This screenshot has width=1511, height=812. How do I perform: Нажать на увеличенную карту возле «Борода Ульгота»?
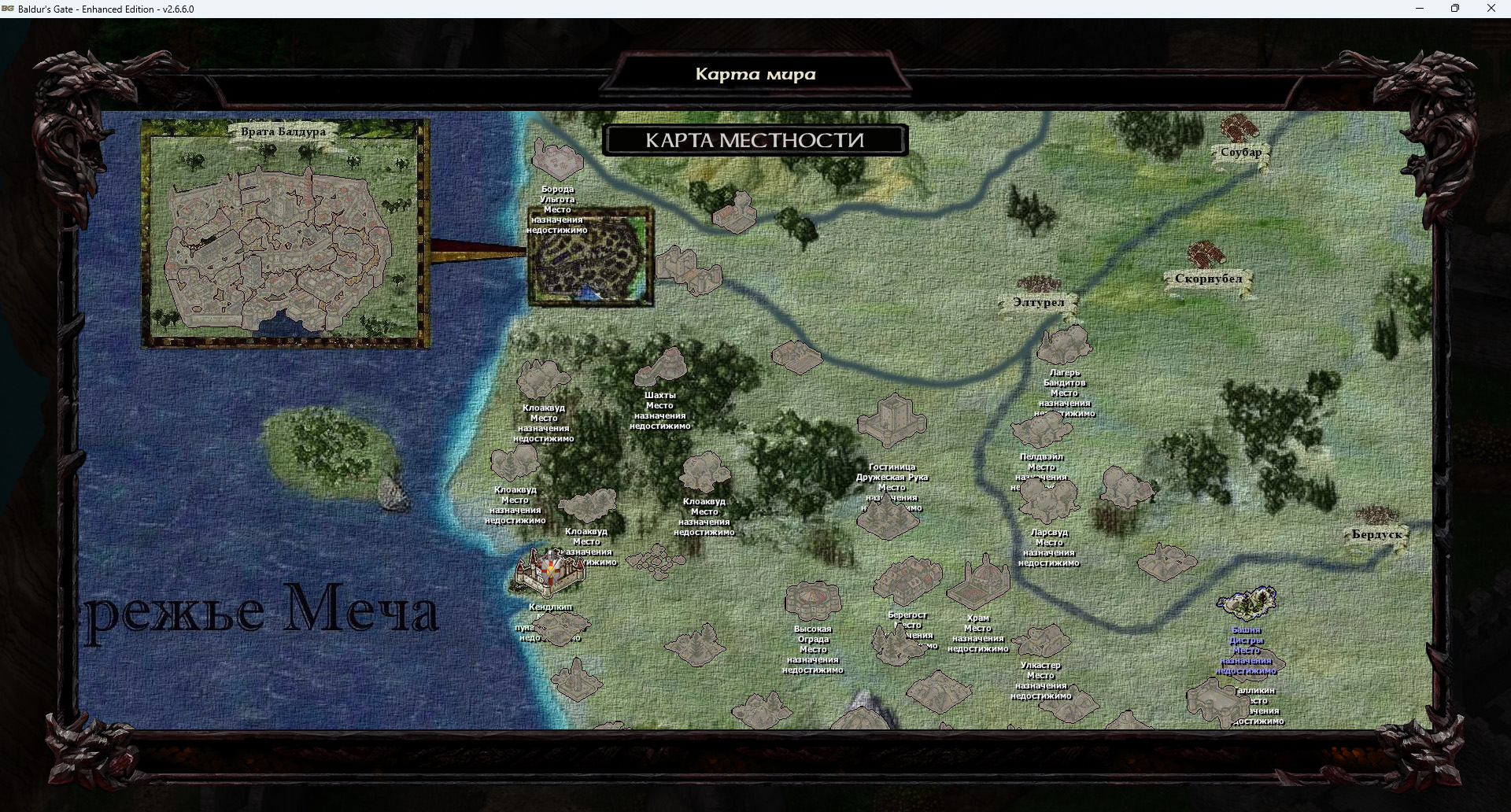[590, 256]
